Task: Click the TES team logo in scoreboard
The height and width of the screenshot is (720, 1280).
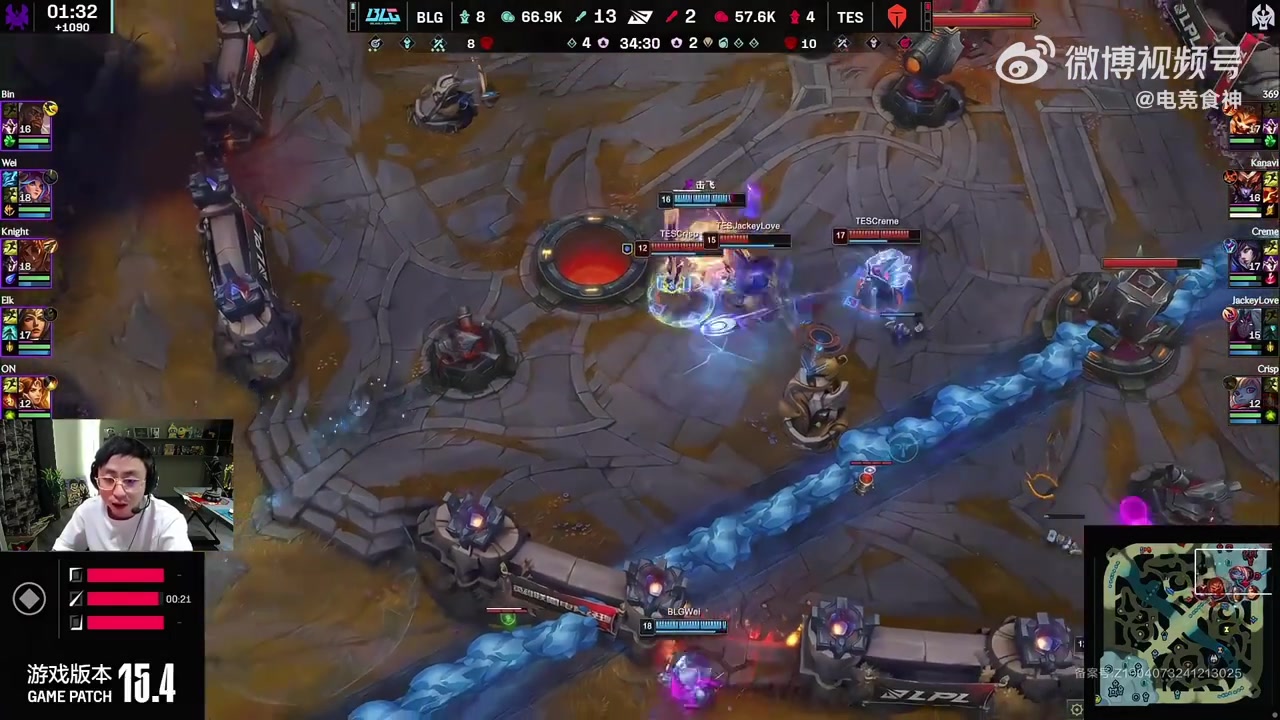Action: pos(896,16)
